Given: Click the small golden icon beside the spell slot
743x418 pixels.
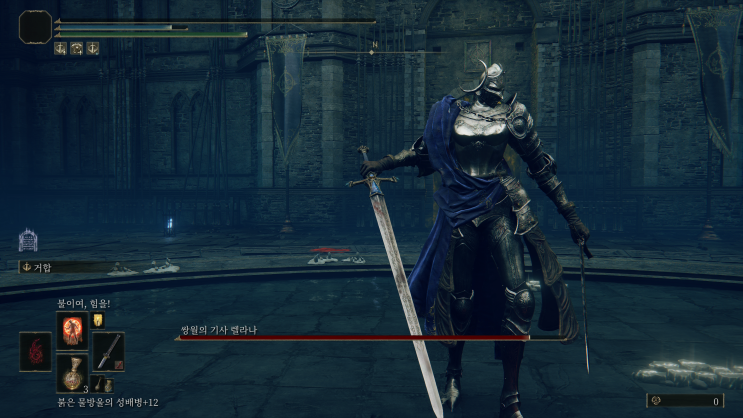Looking at the screenshot, I should 98,321.
